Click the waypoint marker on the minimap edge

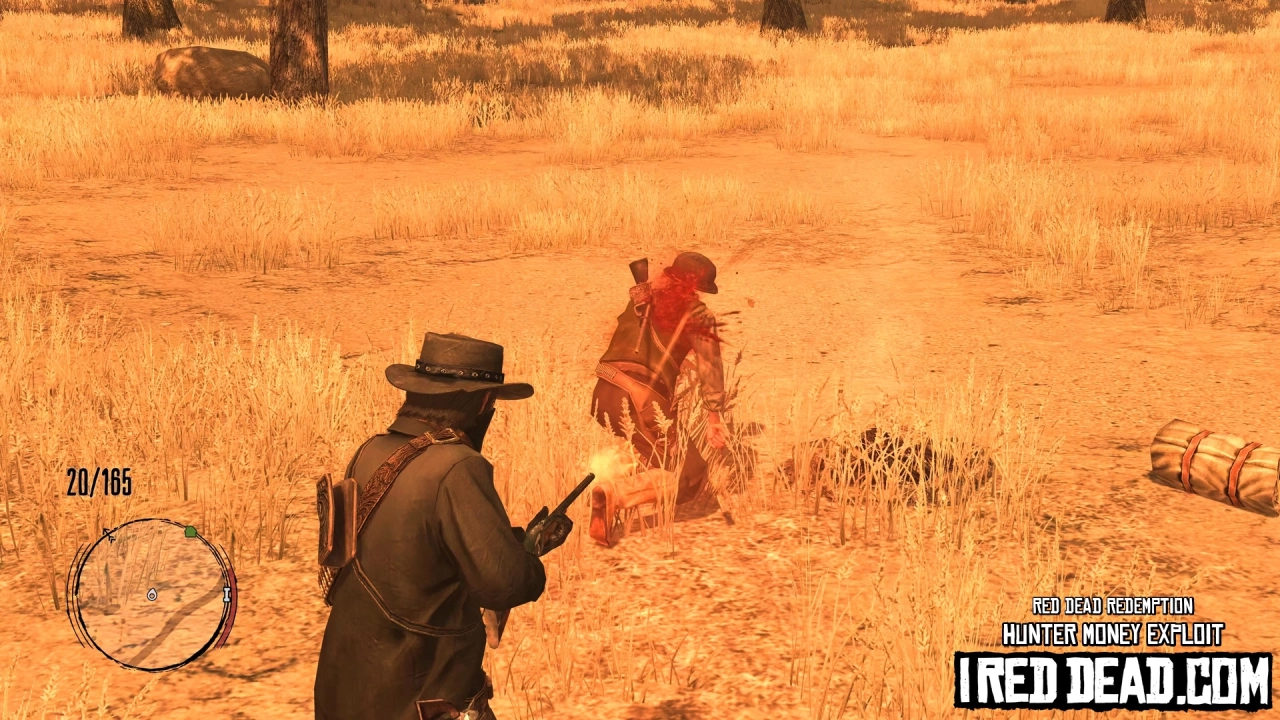(x=226, y=594)
